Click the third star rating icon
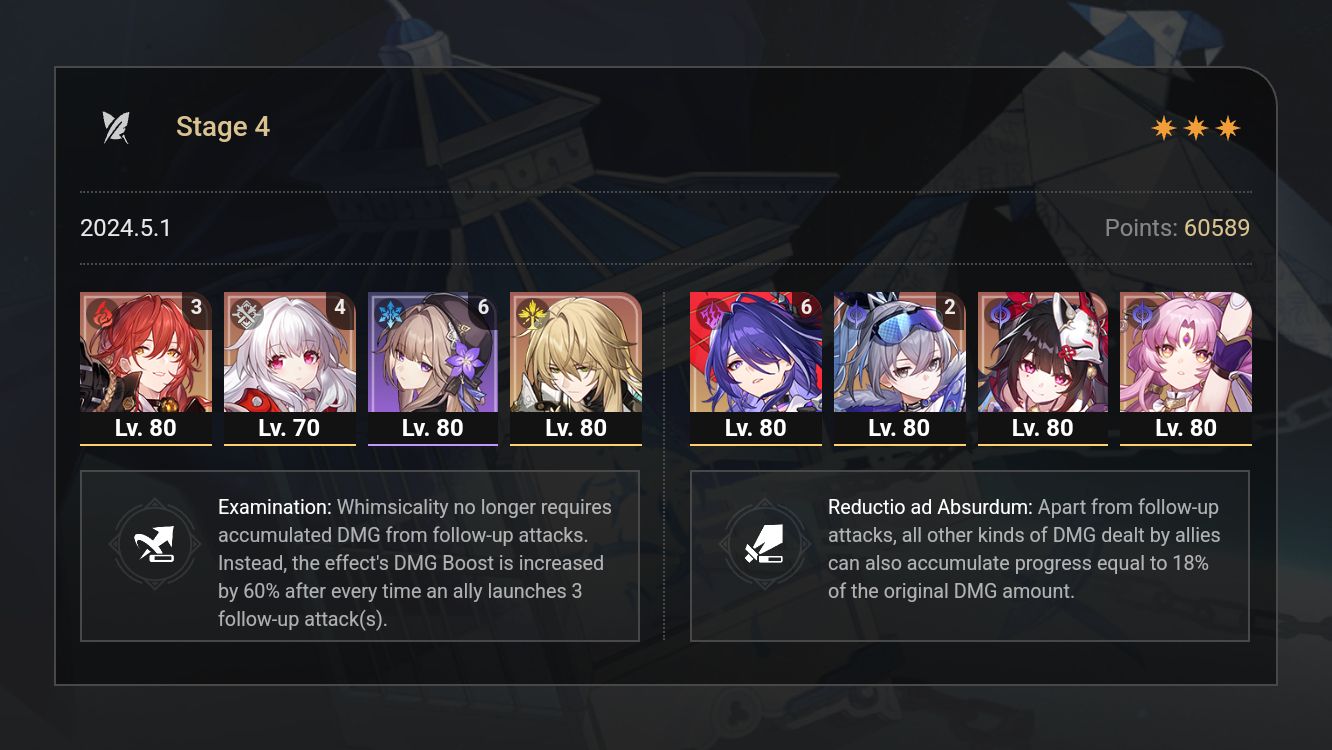 (1230, 126)
